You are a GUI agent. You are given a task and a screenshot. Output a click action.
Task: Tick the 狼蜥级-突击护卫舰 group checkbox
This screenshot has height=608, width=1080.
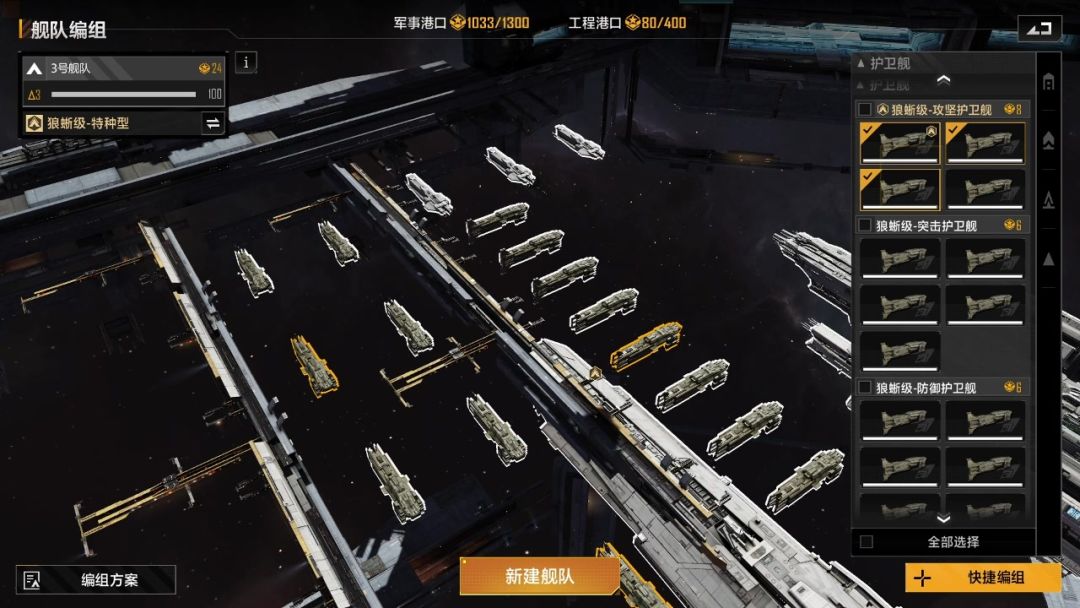point(865,225)
